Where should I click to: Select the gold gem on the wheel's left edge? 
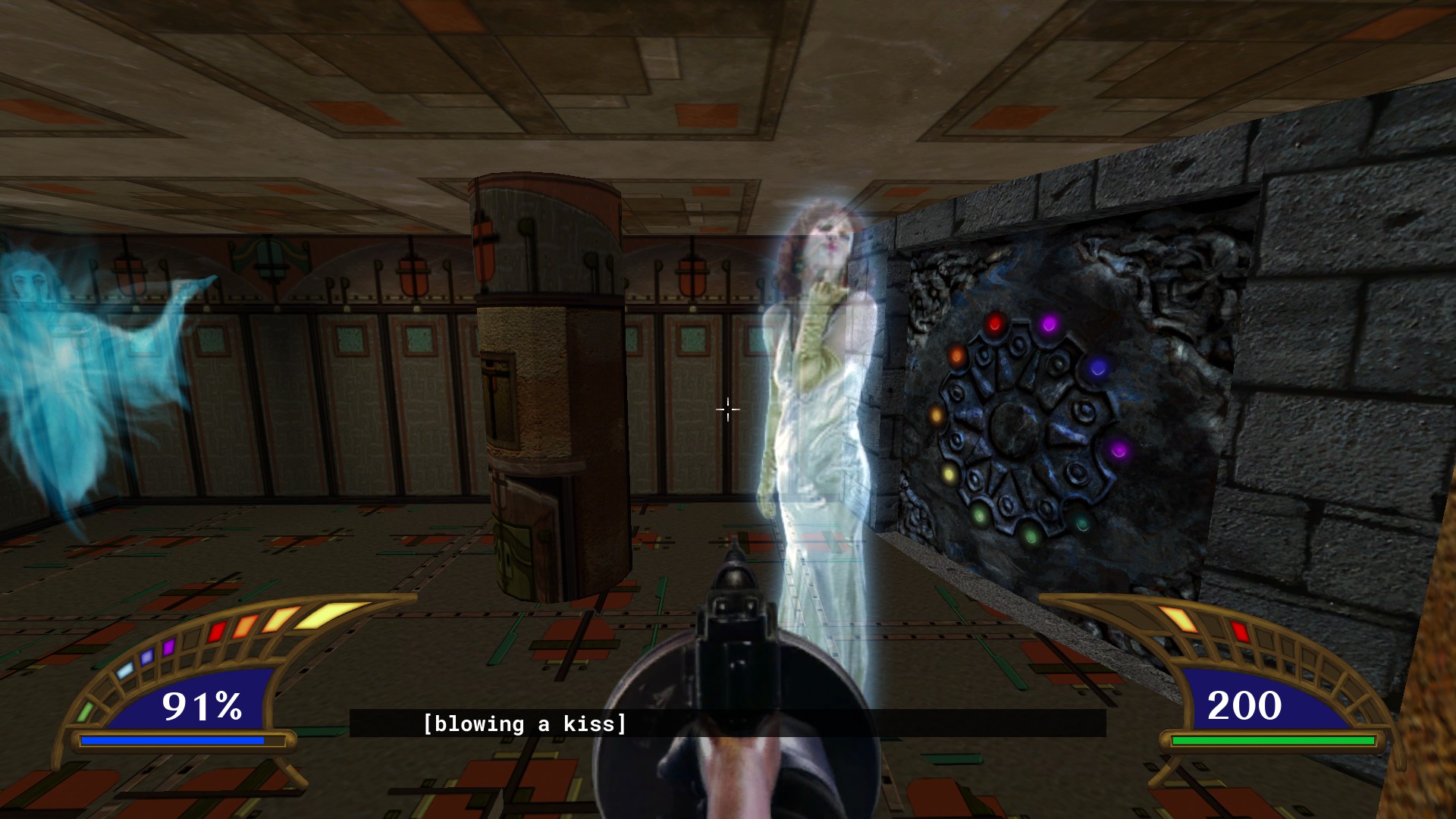[x=936, y=416]
